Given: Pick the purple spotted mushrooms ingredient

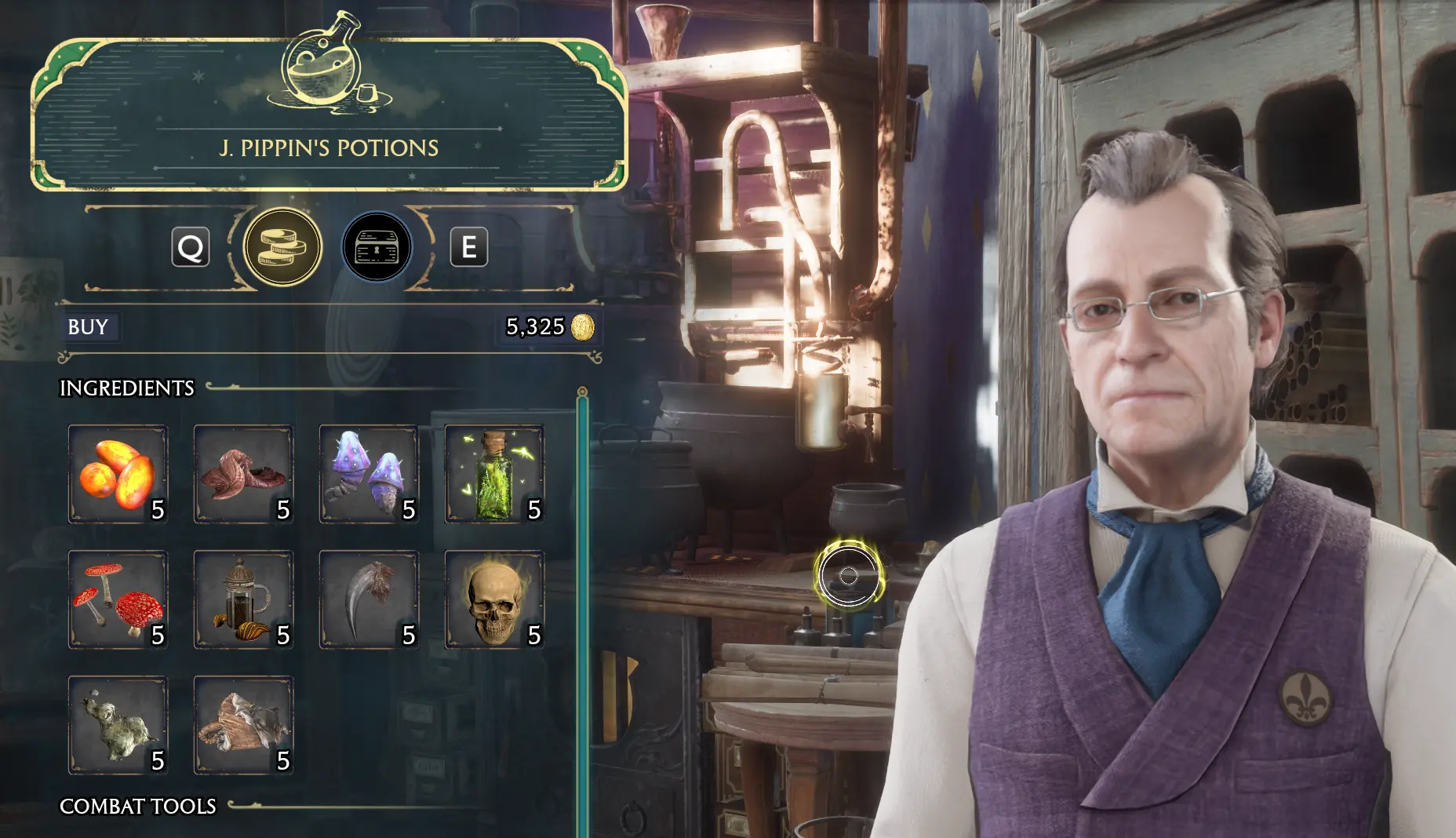Looking at the screenshot, I should [x=369, y=474].
